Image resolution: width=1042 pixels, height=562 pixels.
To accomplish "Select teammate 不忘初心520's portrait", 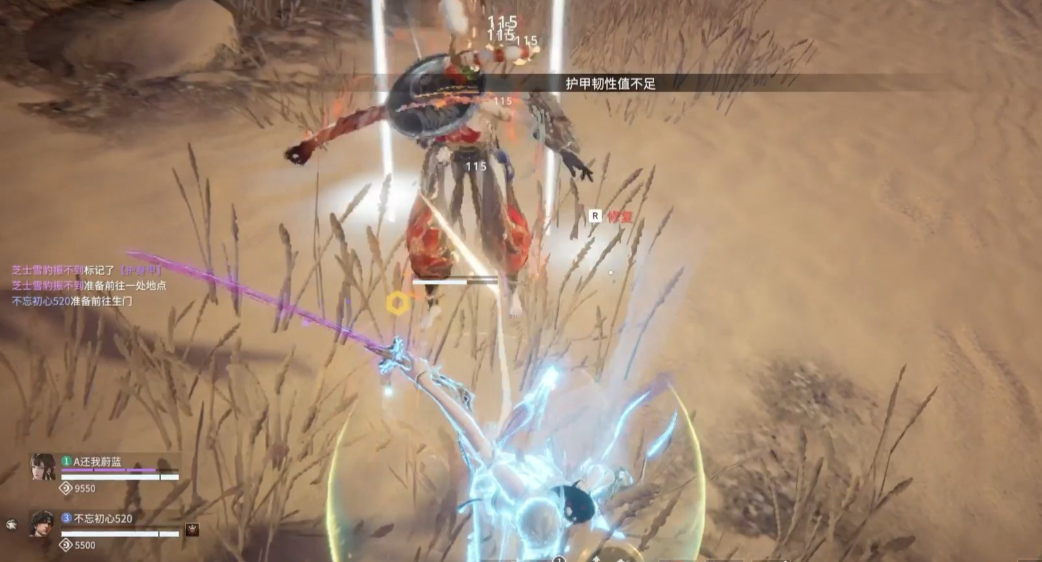I will point(41,524).
